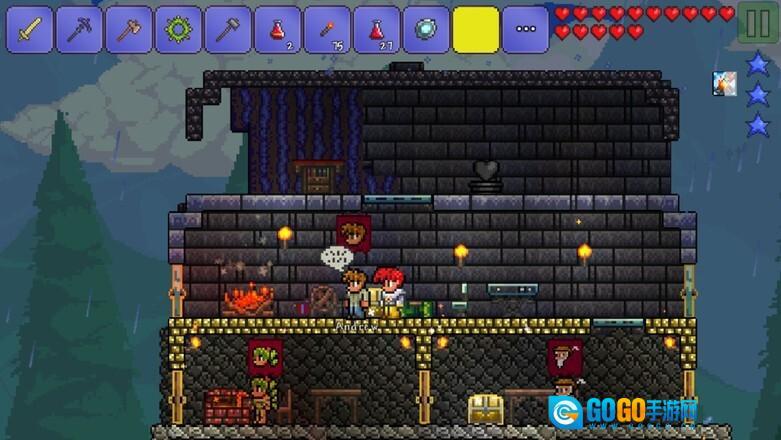Pause the game
The width and height of the screenshot is (781, 440).
tap(757, 24)
